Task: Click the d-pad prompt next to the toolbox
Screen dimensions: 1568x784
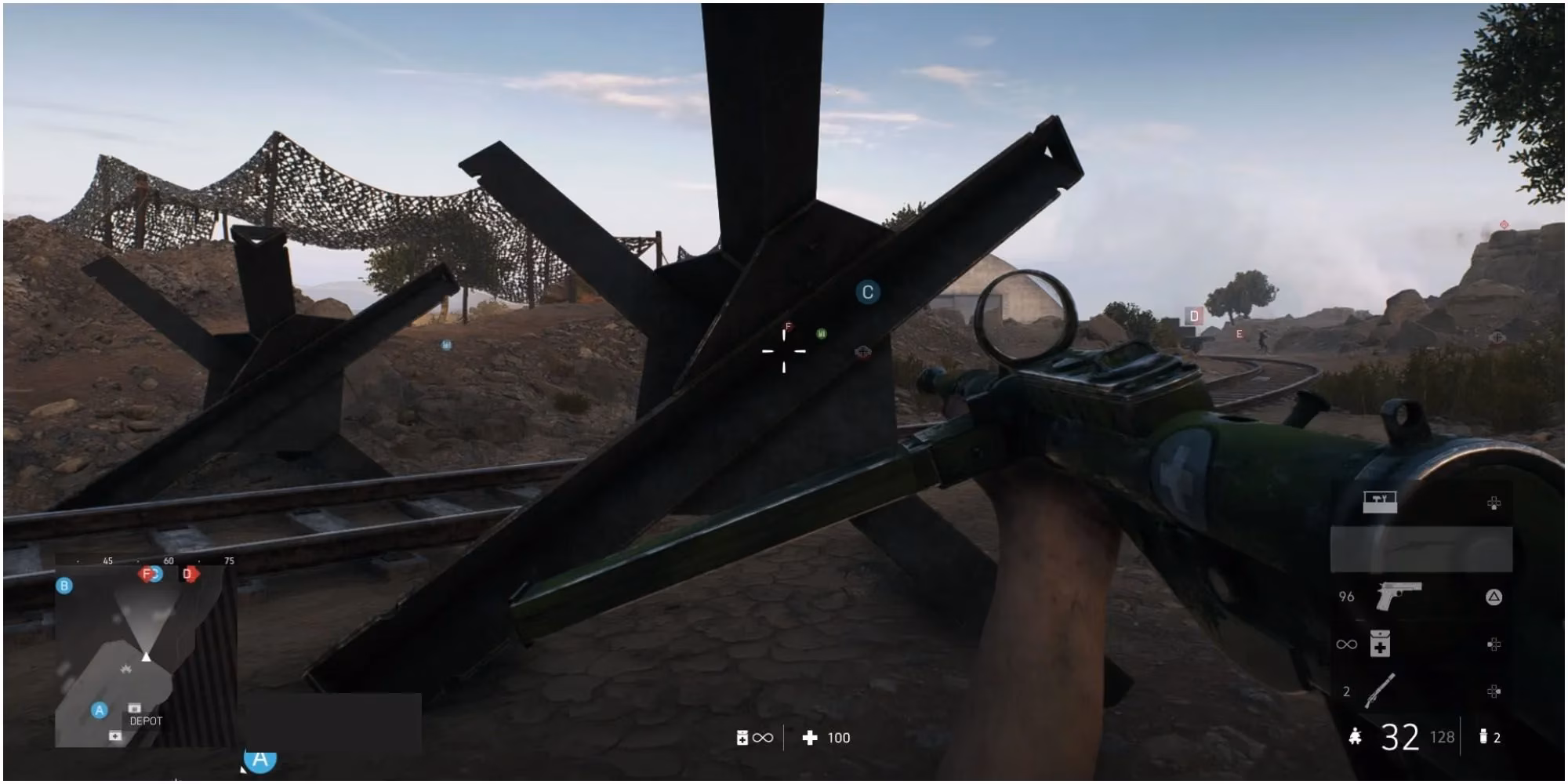Action: tap(1494, 503)
